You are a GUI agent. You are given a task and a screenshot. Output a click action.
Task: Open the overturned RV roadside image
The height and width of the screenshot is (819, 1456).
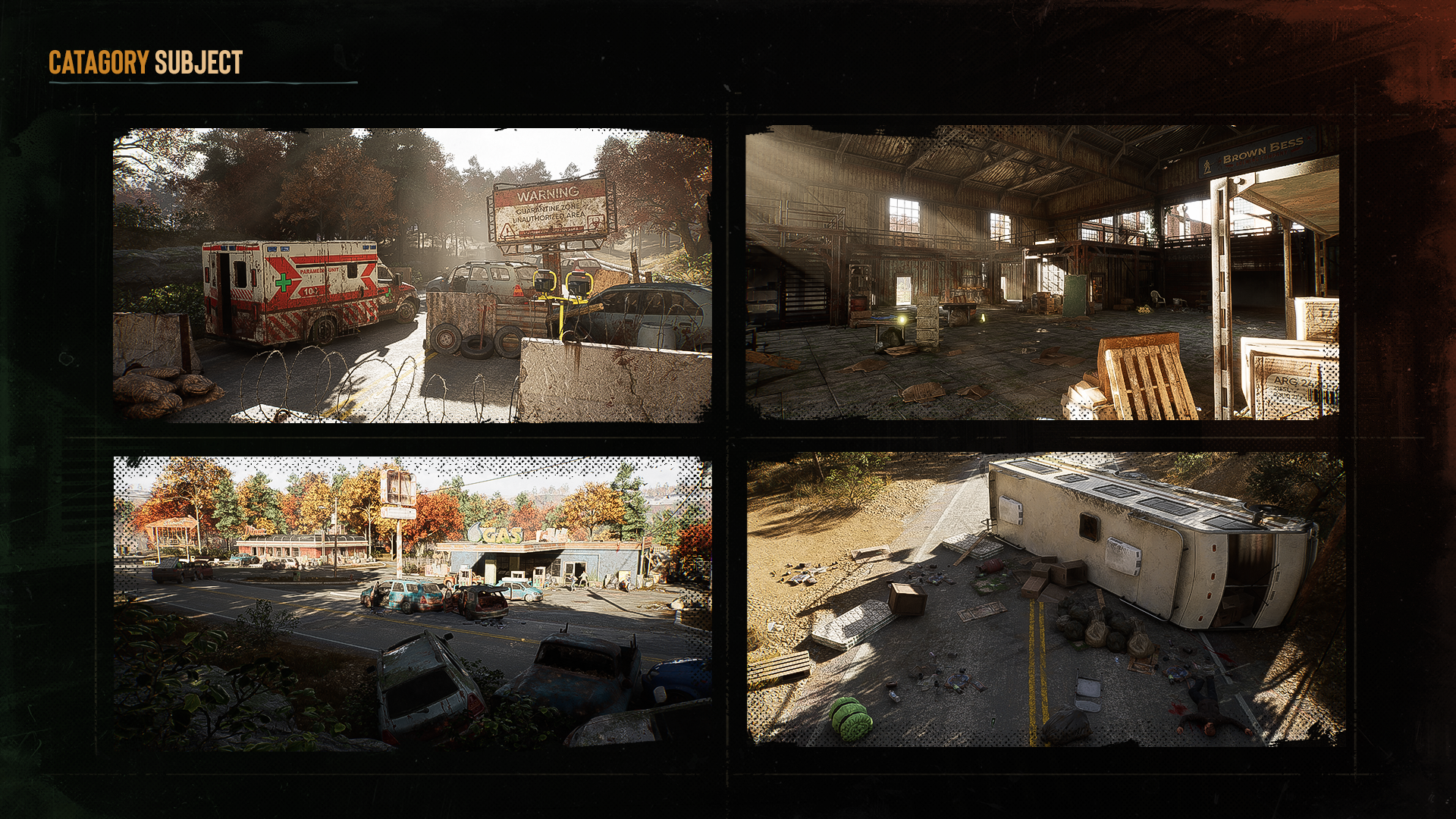click(1045, 599)
